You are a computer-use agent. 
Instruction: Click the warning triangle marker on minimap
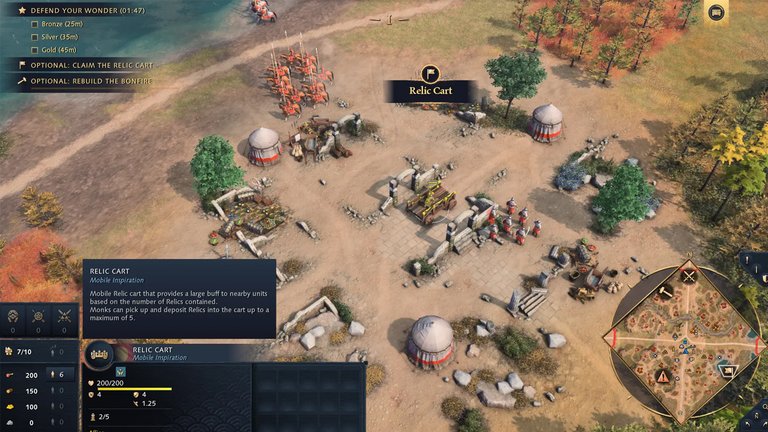(662, 376)
